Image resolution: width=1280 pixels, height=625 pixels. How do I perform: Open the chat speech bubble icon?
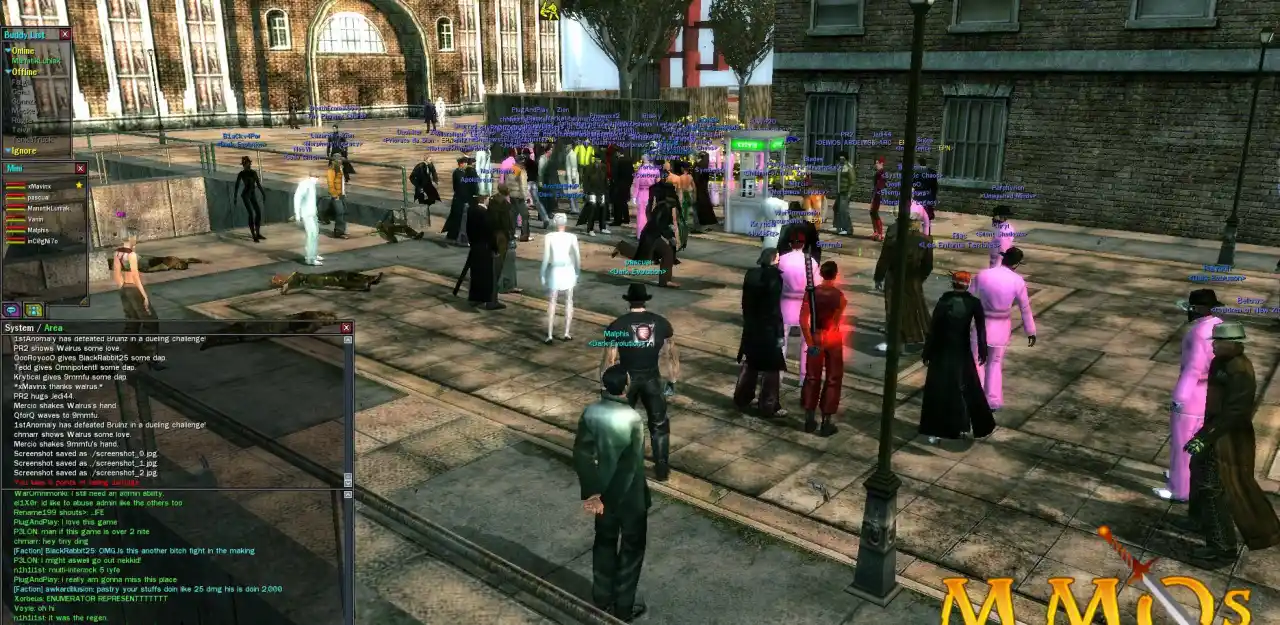[11, 311]
